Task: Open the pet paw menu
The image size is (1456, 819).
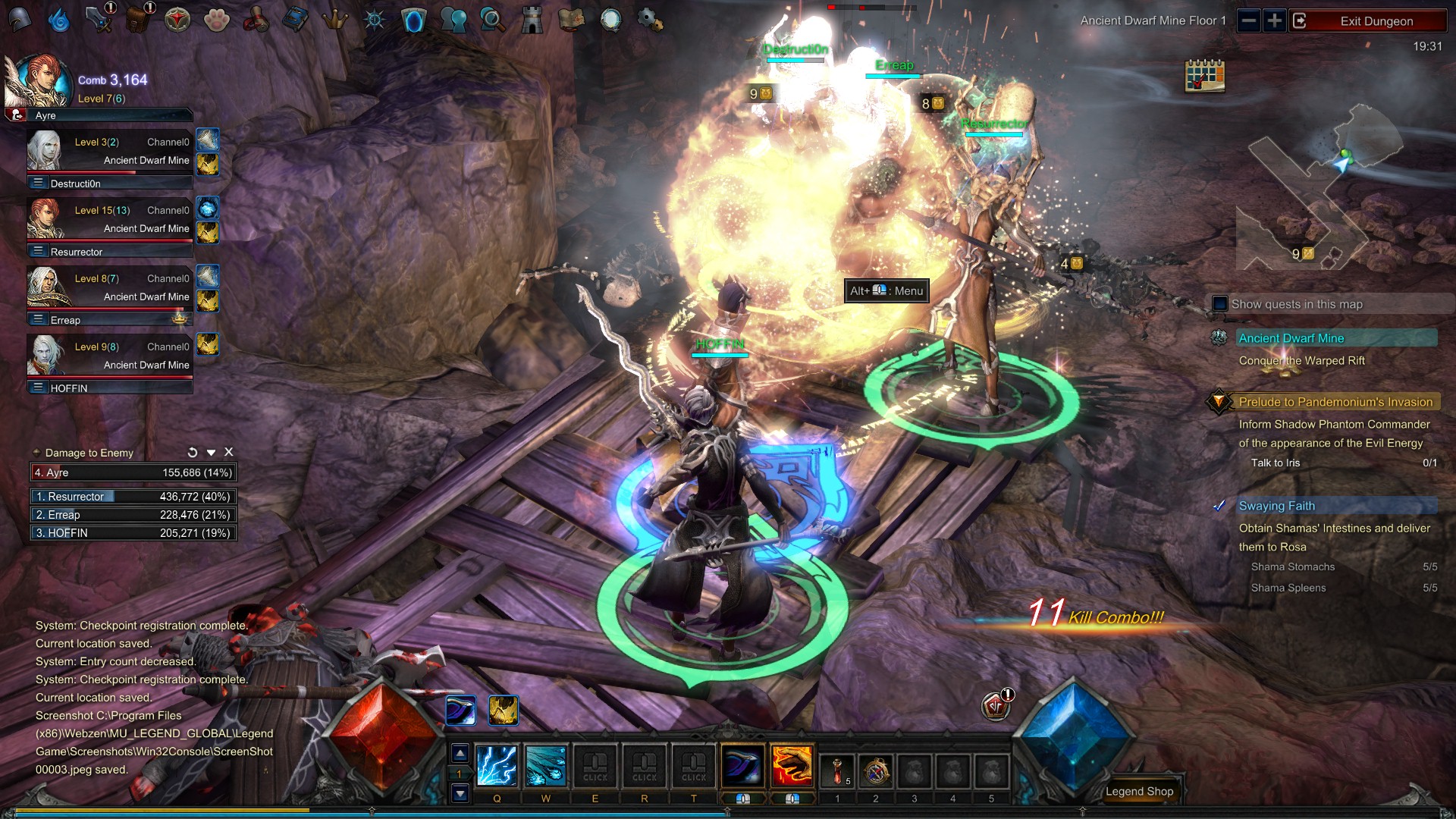Action: tap(217, 20)
